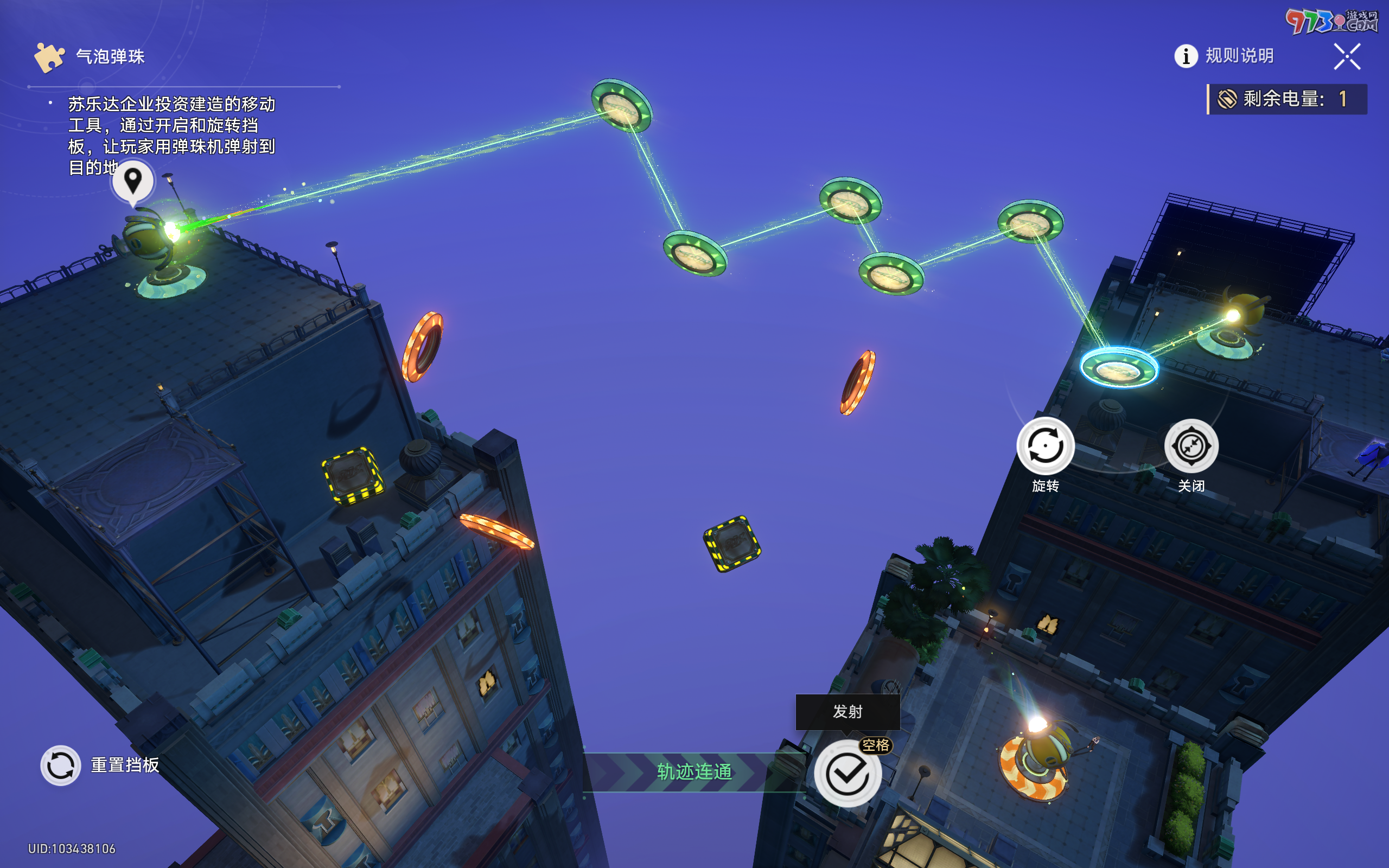
Task: Close the puzzle with the X button
Action: point(1347,56)
